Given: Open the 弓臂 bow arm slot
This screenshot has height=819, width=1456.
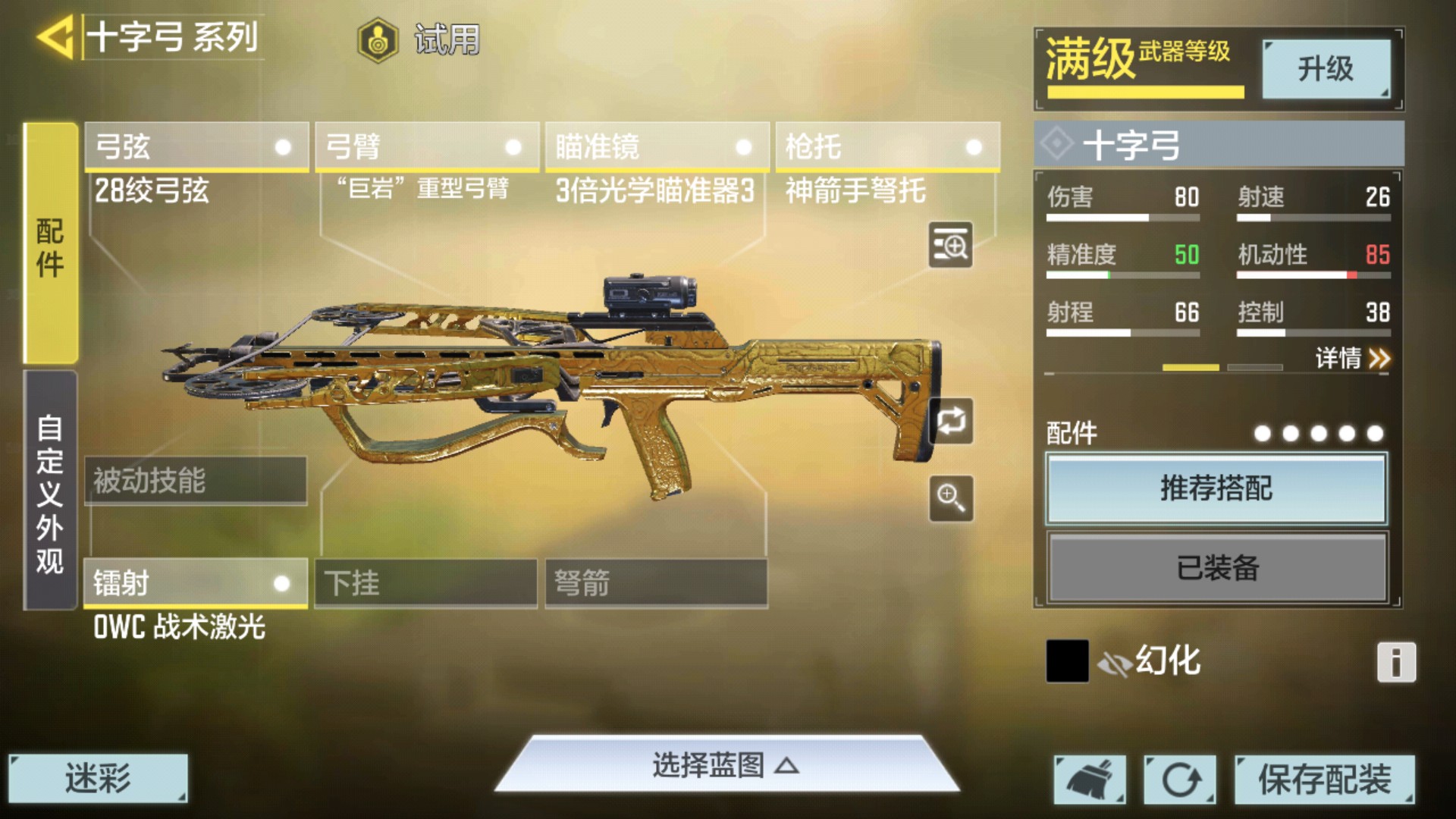Looking at the screenshot, I should (427, 147).
